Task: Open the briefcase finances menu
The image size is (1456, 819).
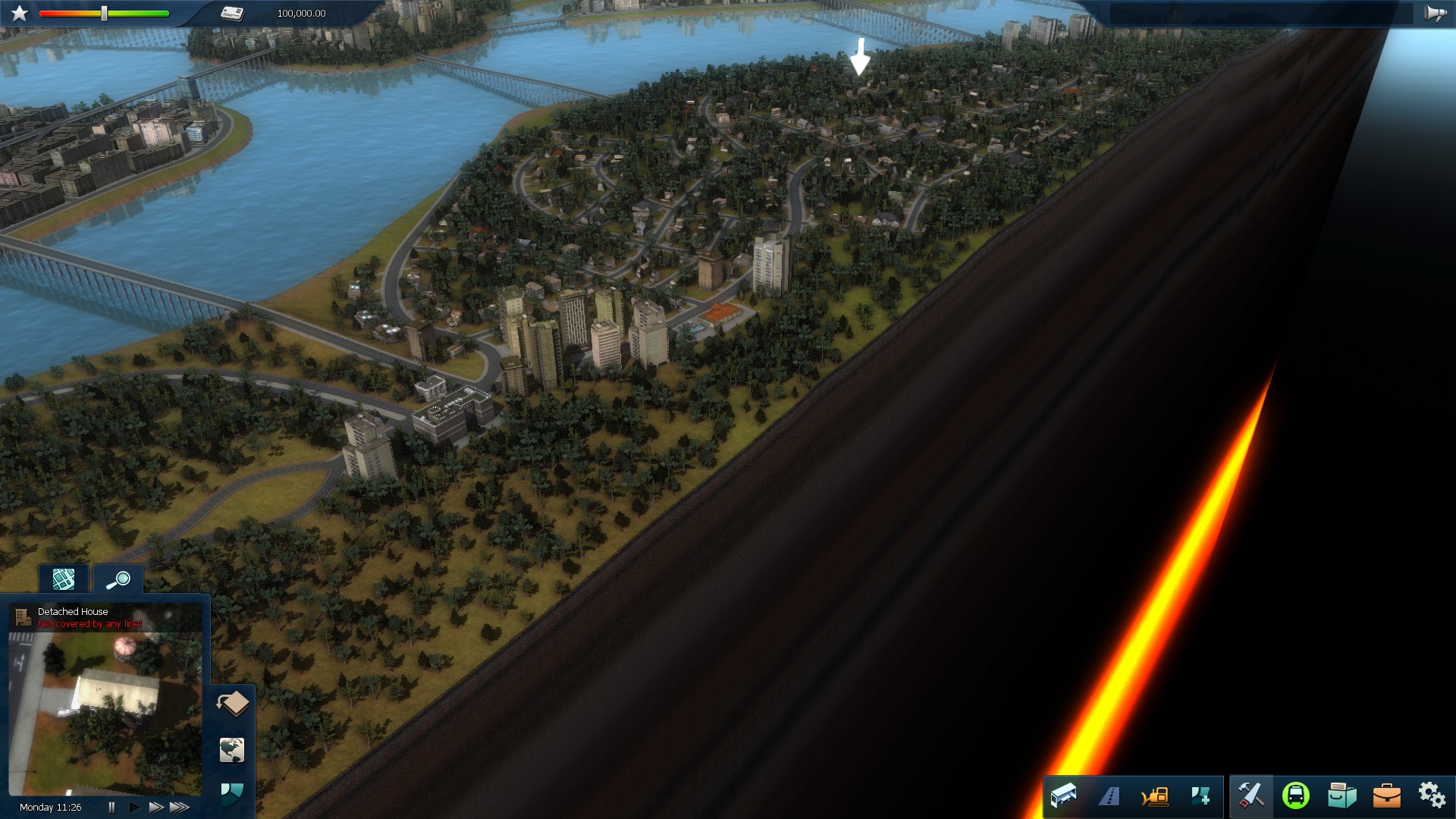Action: click(x=1387, y=796)
